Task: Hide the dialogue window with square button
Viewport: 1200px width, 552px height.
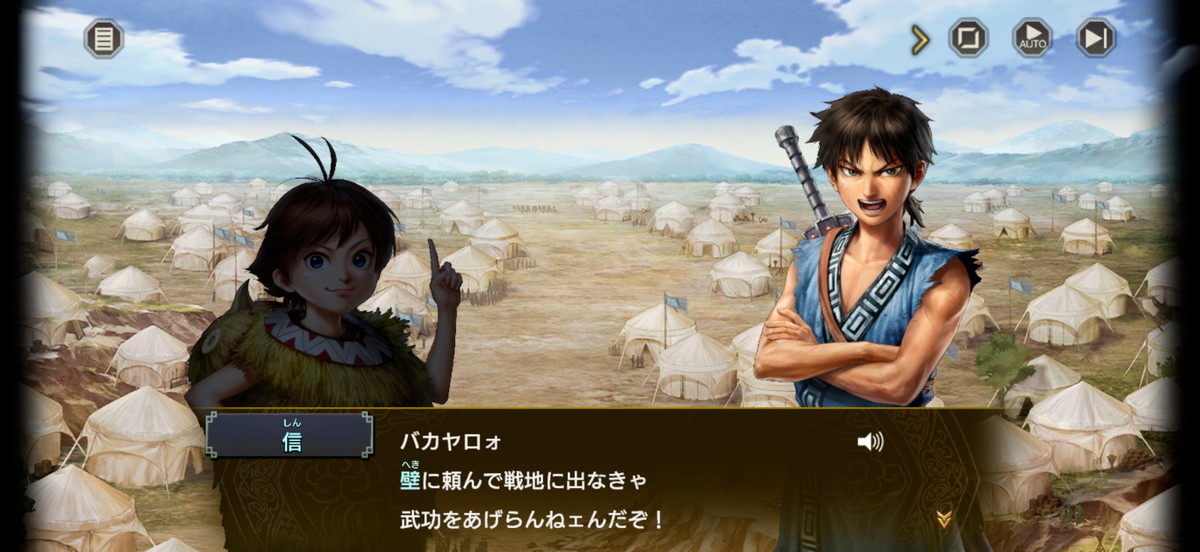Action: tap(968, 38)
